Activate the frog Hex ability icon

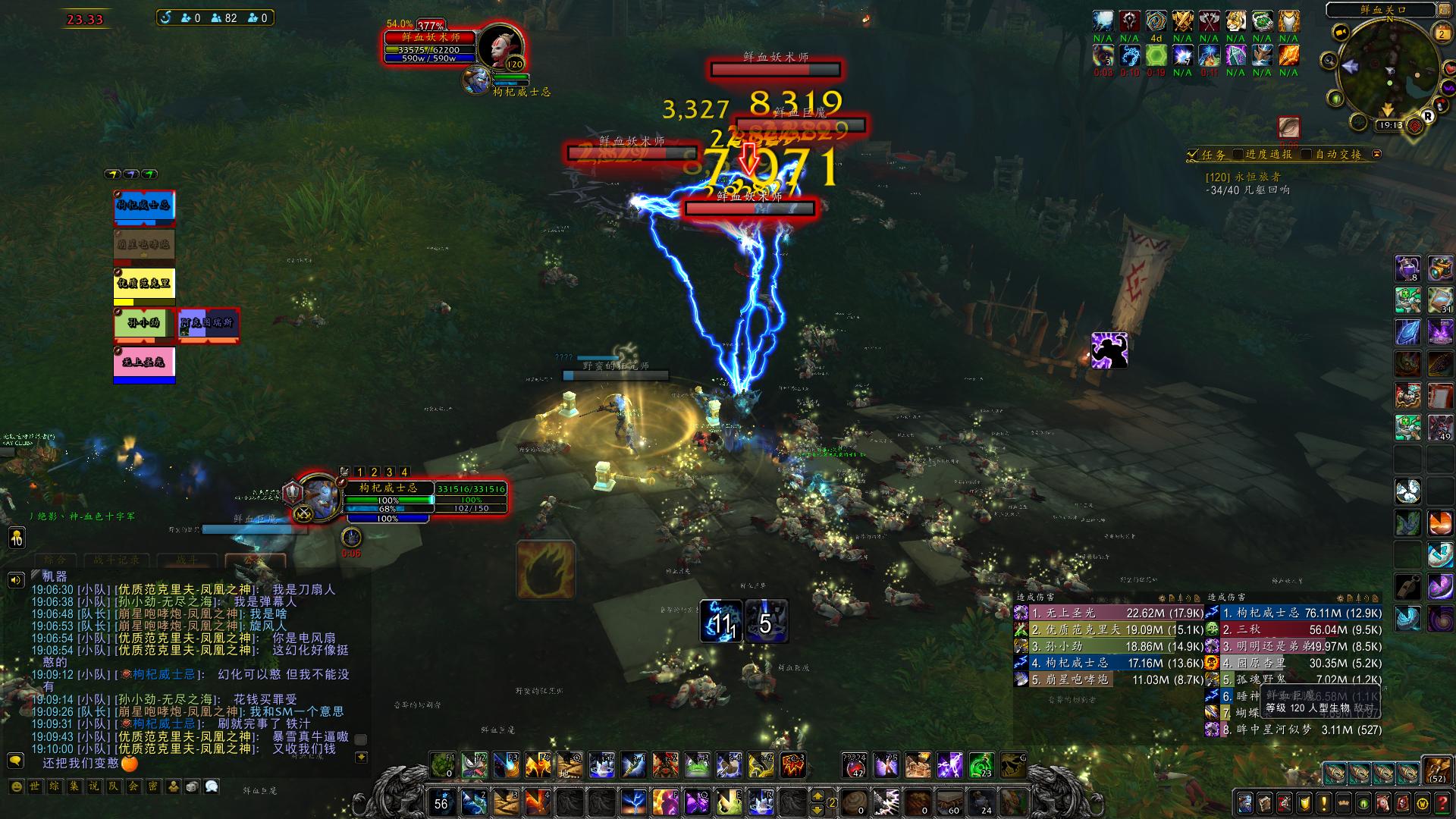(x=698, y=766)
